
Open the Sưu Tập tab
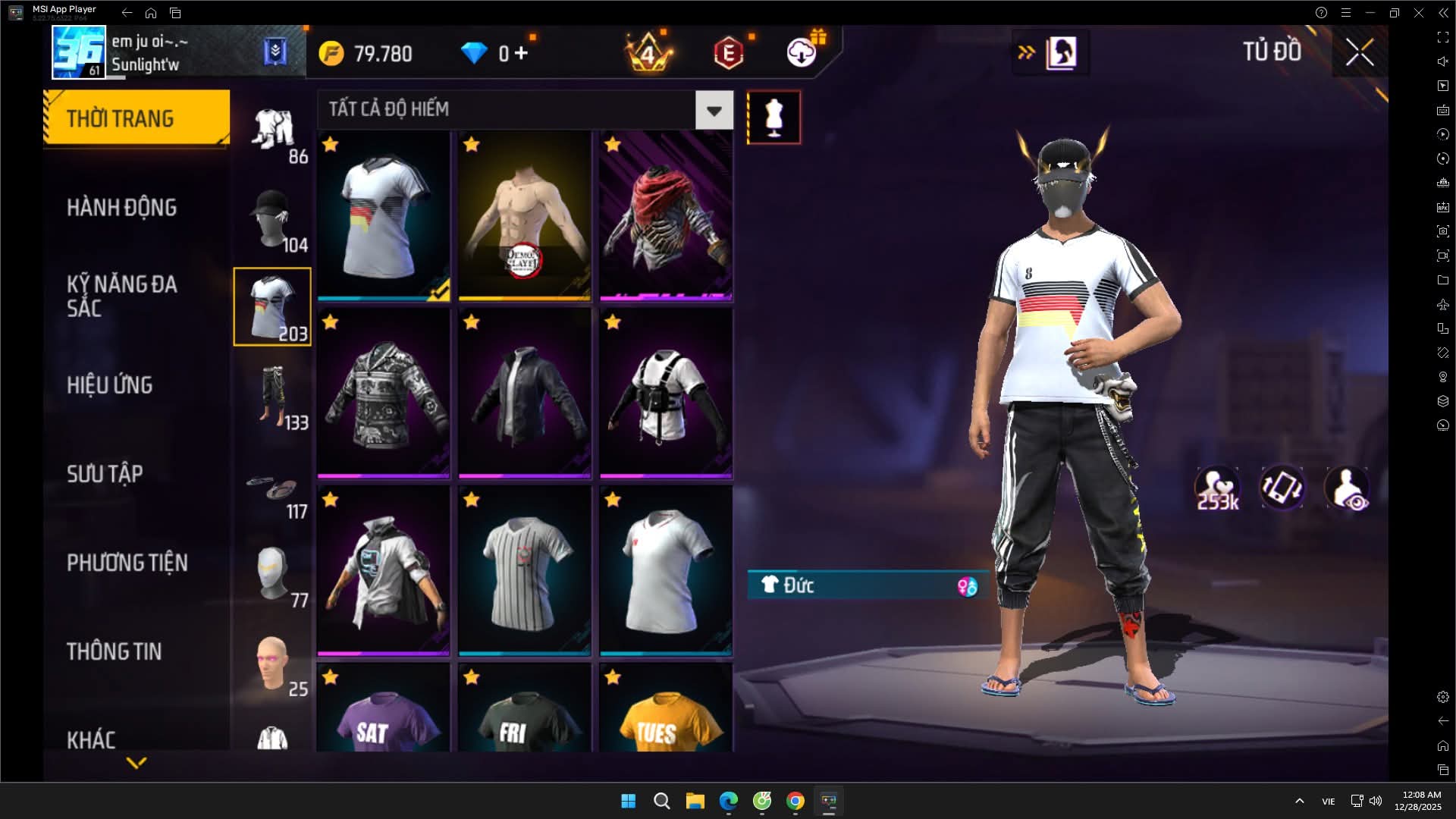105,474
